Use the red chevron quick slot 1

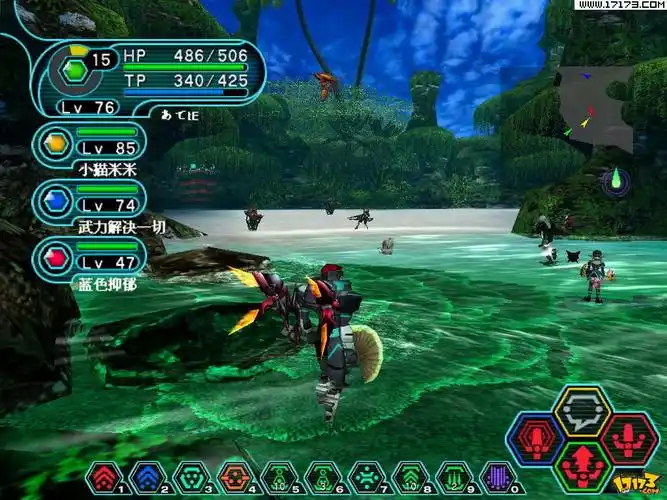(106, 477)
